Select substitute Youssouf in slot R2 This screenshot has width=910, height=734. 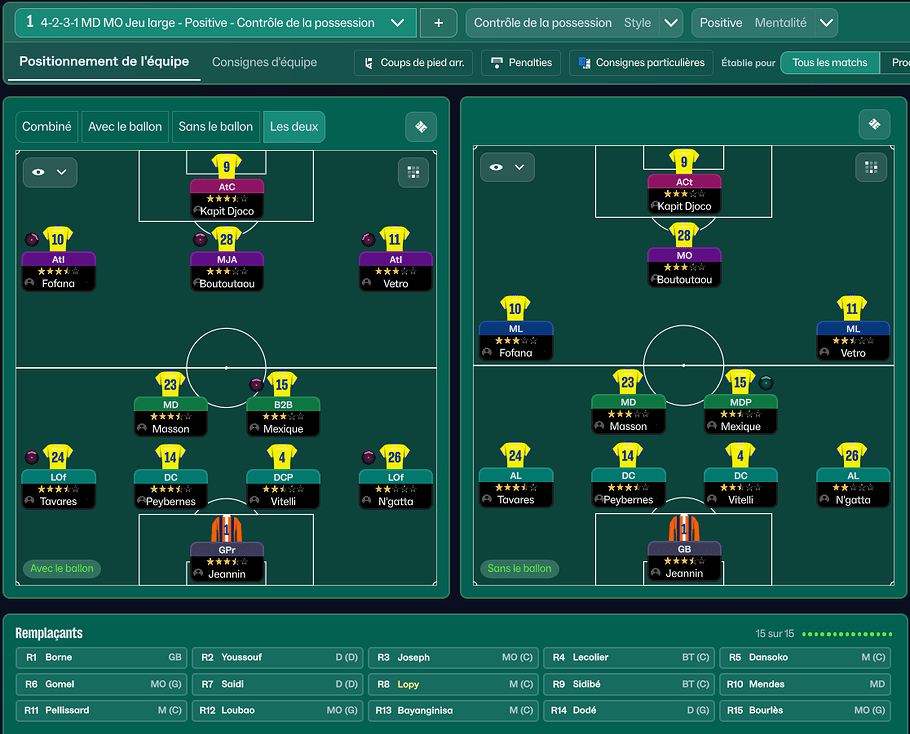pos(277,658)
